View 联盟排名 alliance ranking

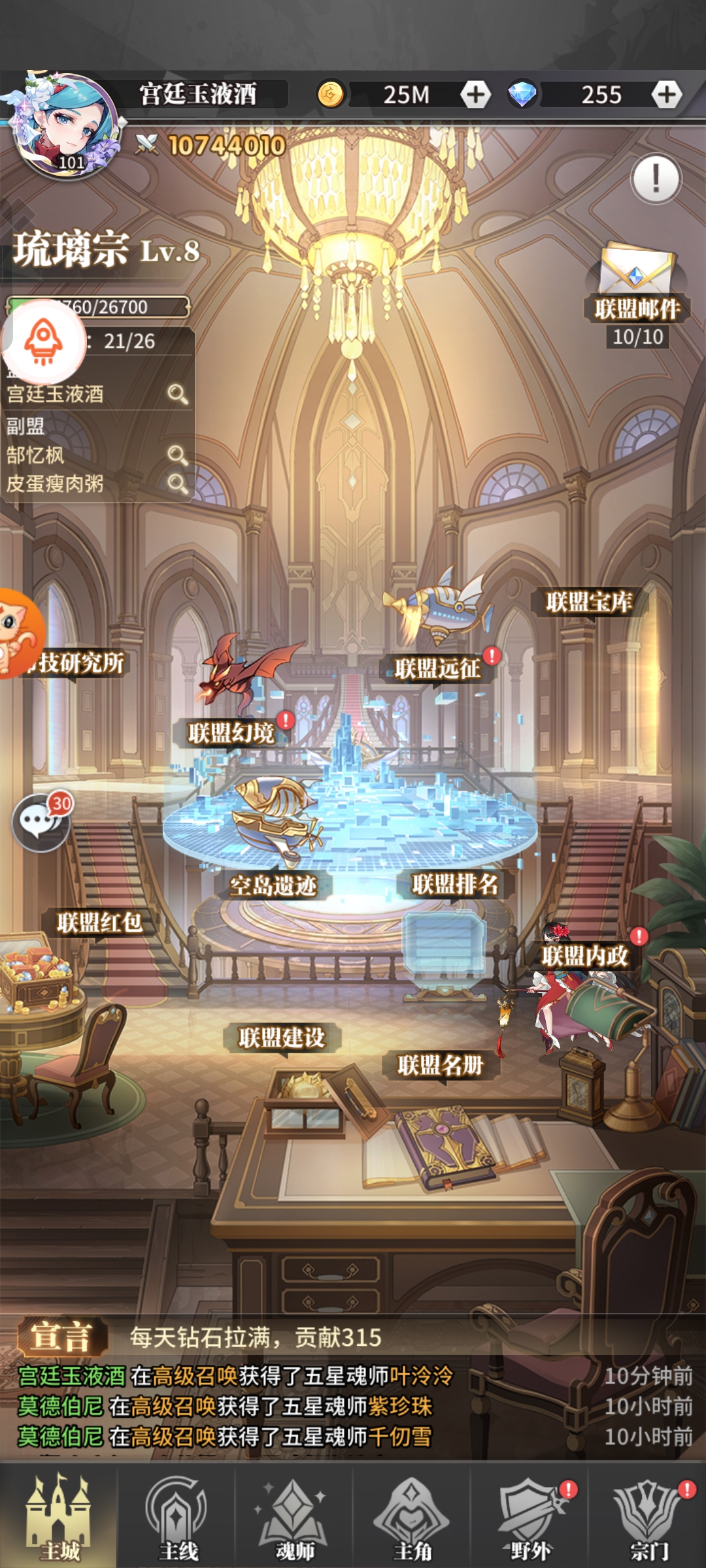[455, 885]
